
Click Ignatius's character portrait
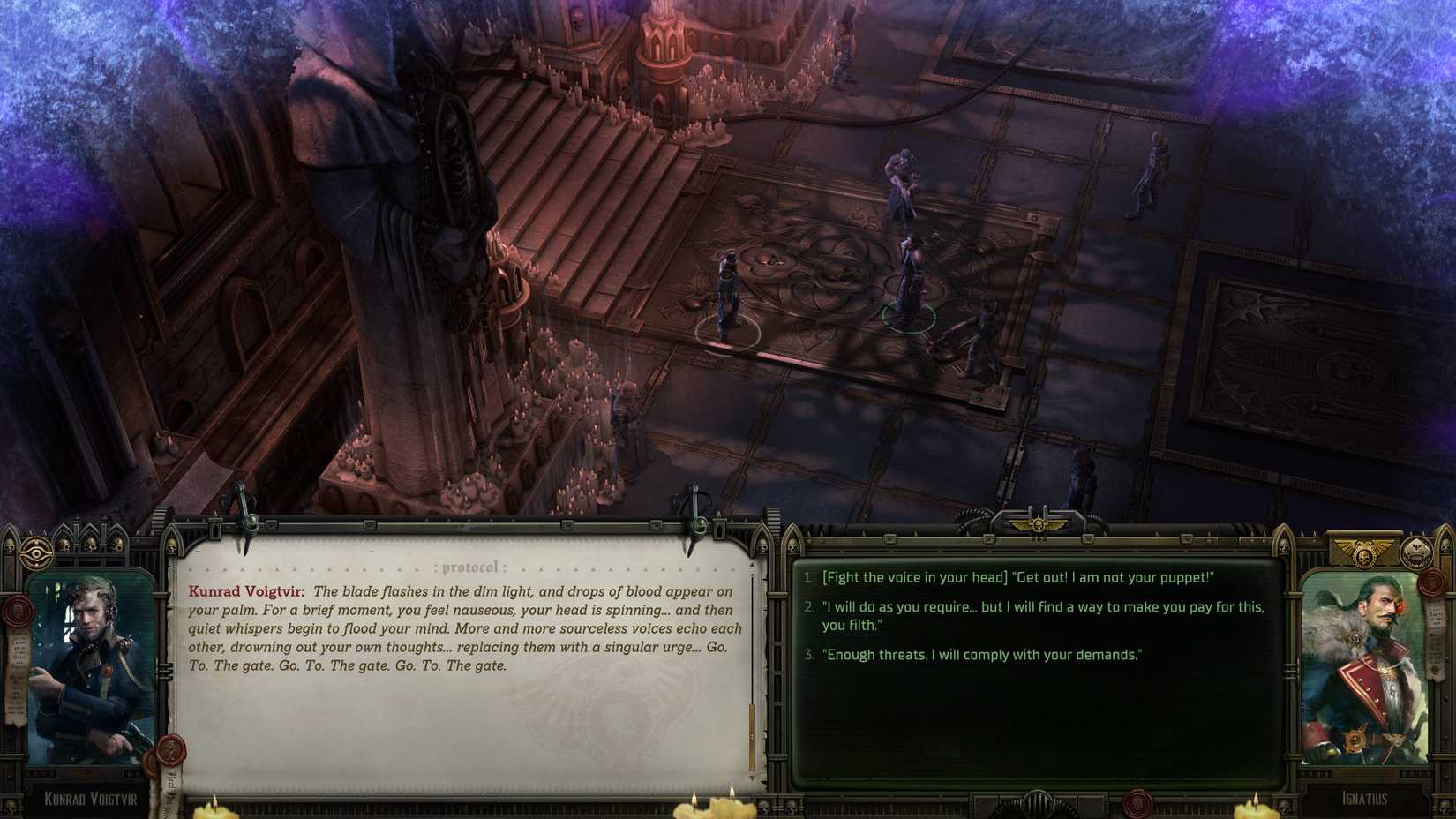click(x=1364, y=672)
